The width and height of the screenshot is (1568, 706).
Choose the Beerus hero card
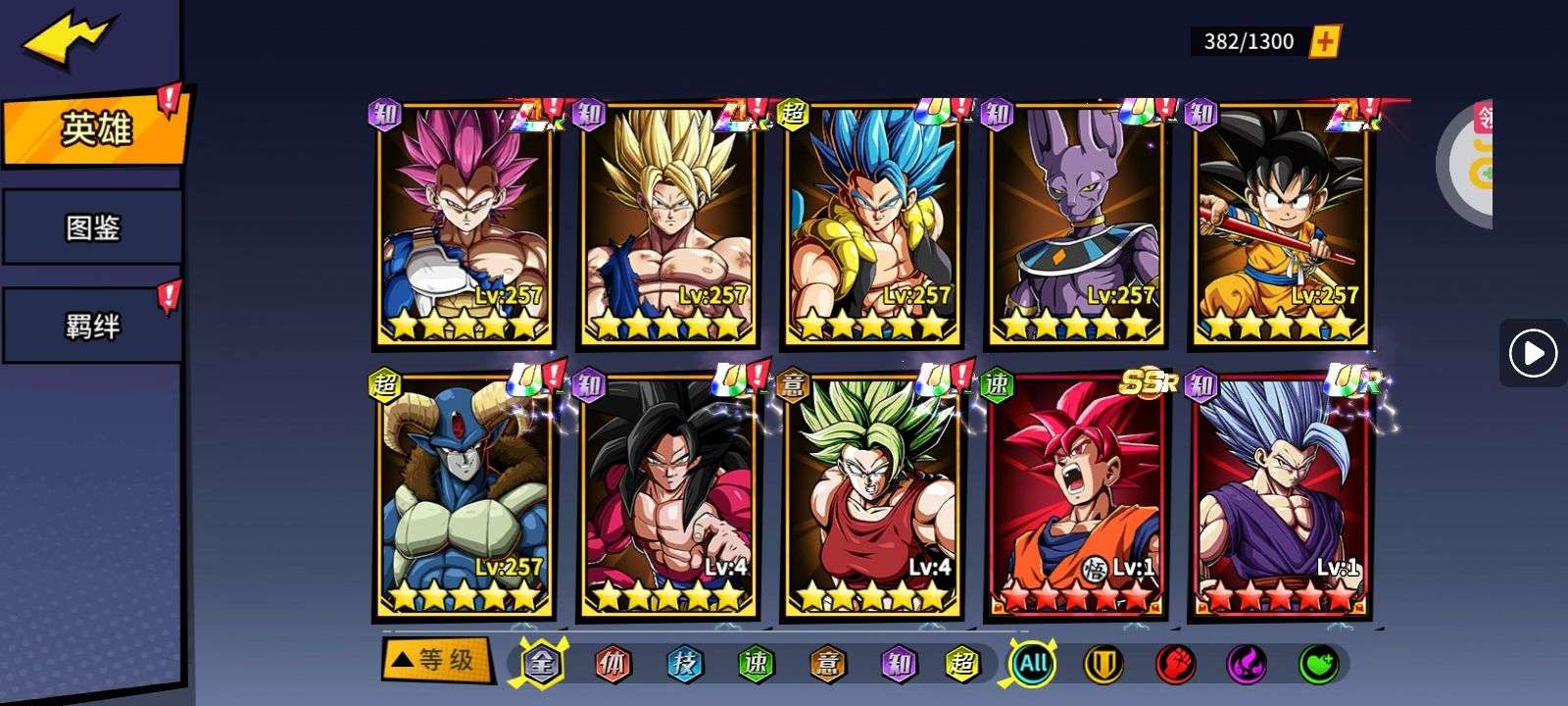(x=1076, y=226)
